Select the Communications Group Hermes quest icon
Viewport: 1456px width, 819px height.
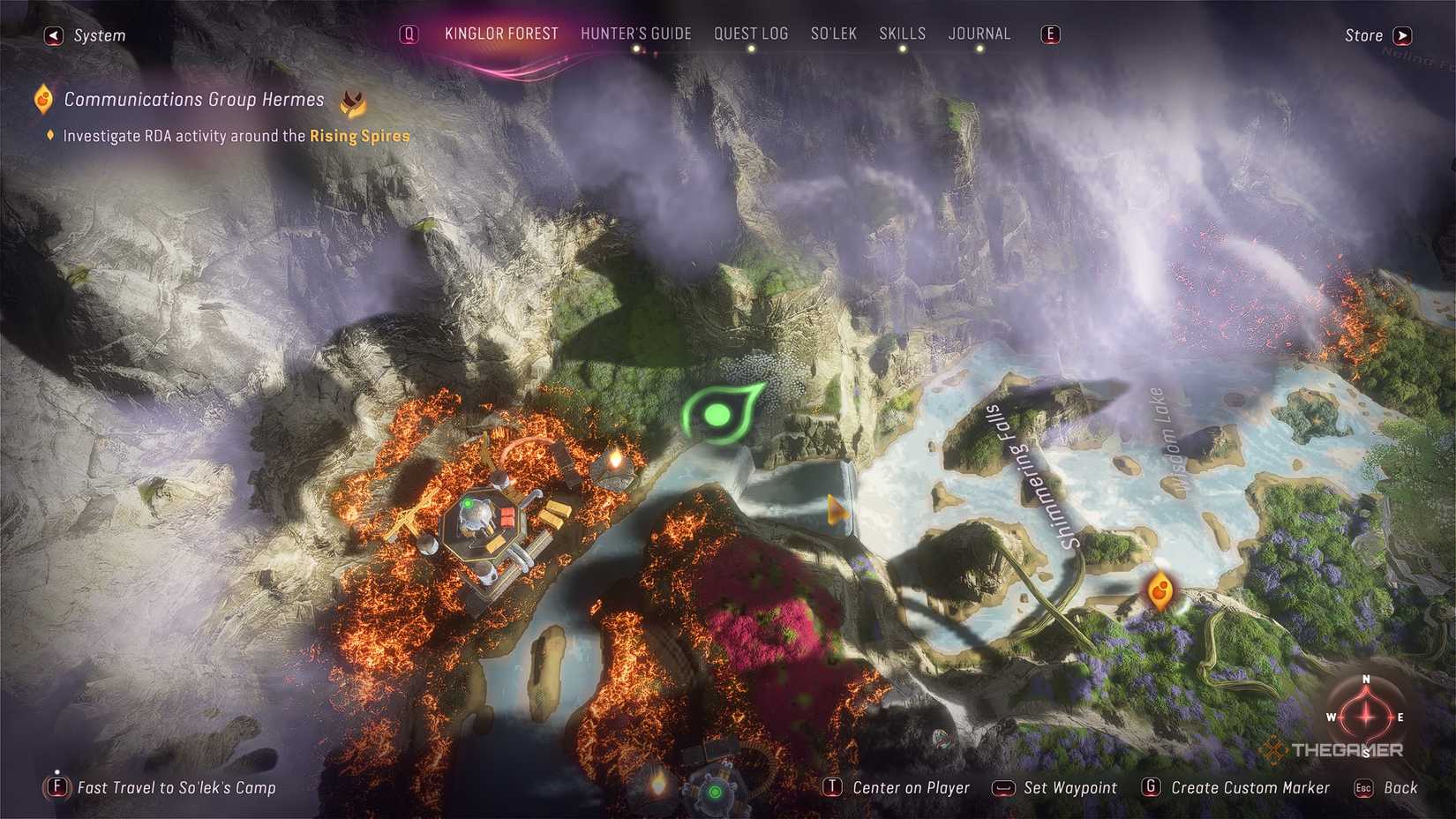(x=41, y=99)
